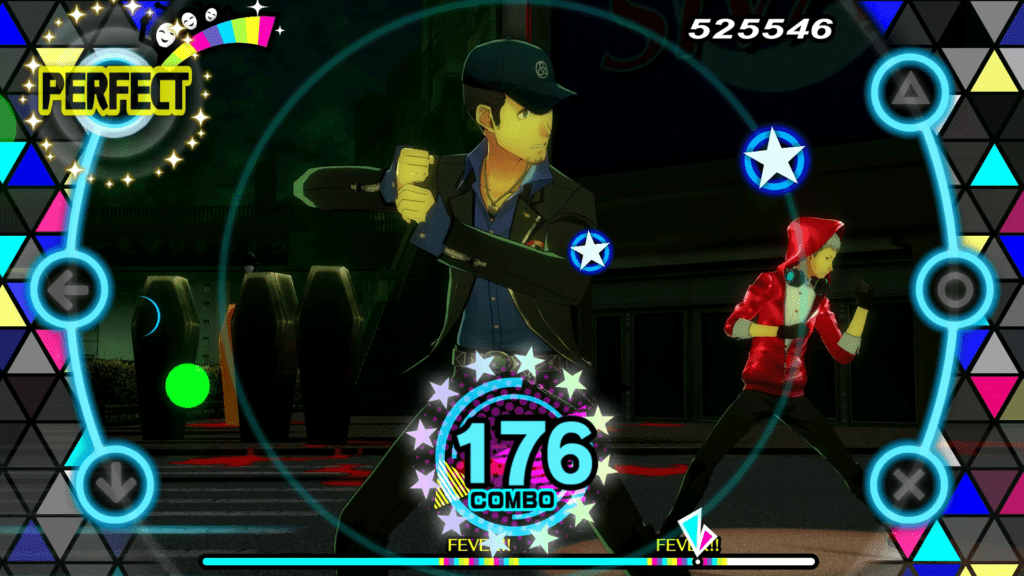Tap the circle note target ring
This screenshot has width=1024, height=576.
coord(953,290)
